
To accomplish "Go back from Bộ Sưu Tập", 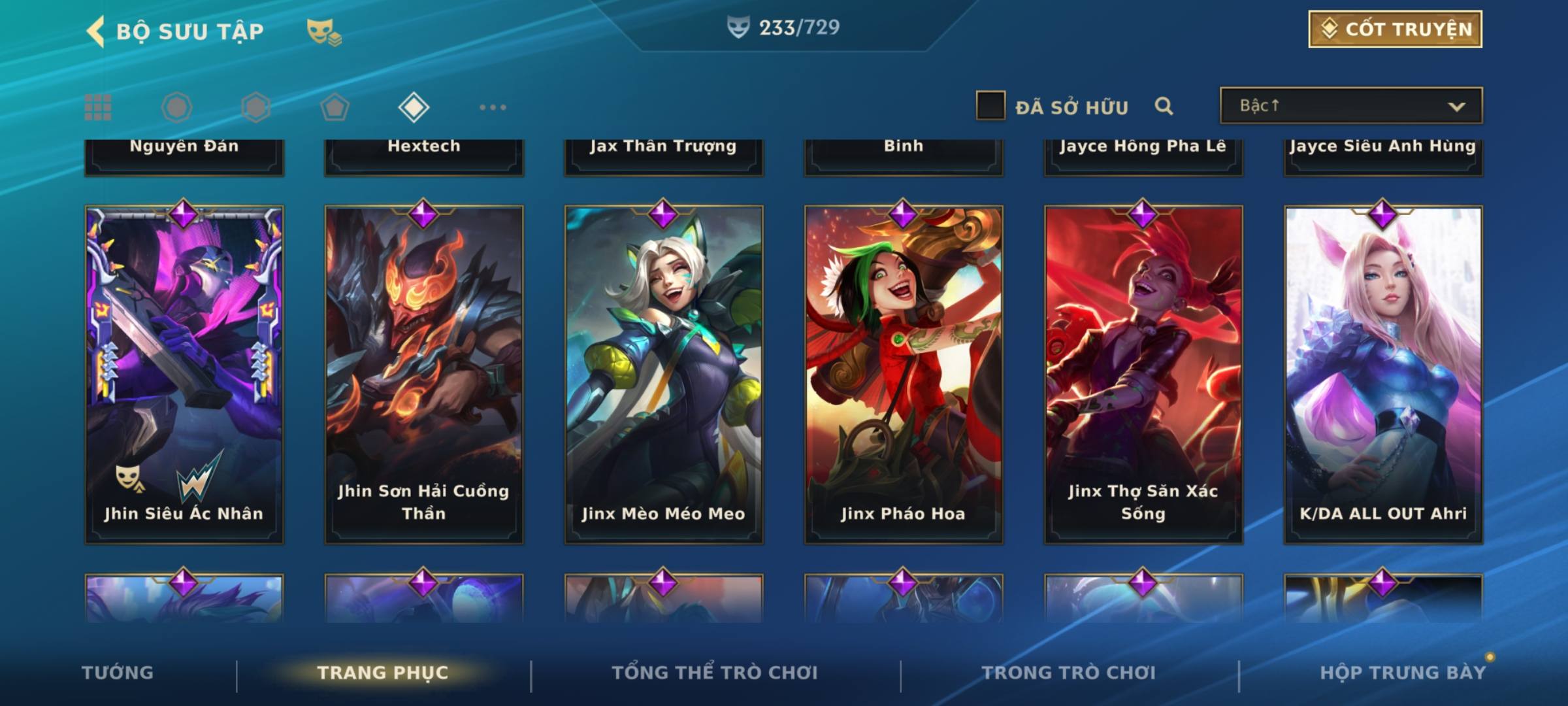I will [96, 31].
